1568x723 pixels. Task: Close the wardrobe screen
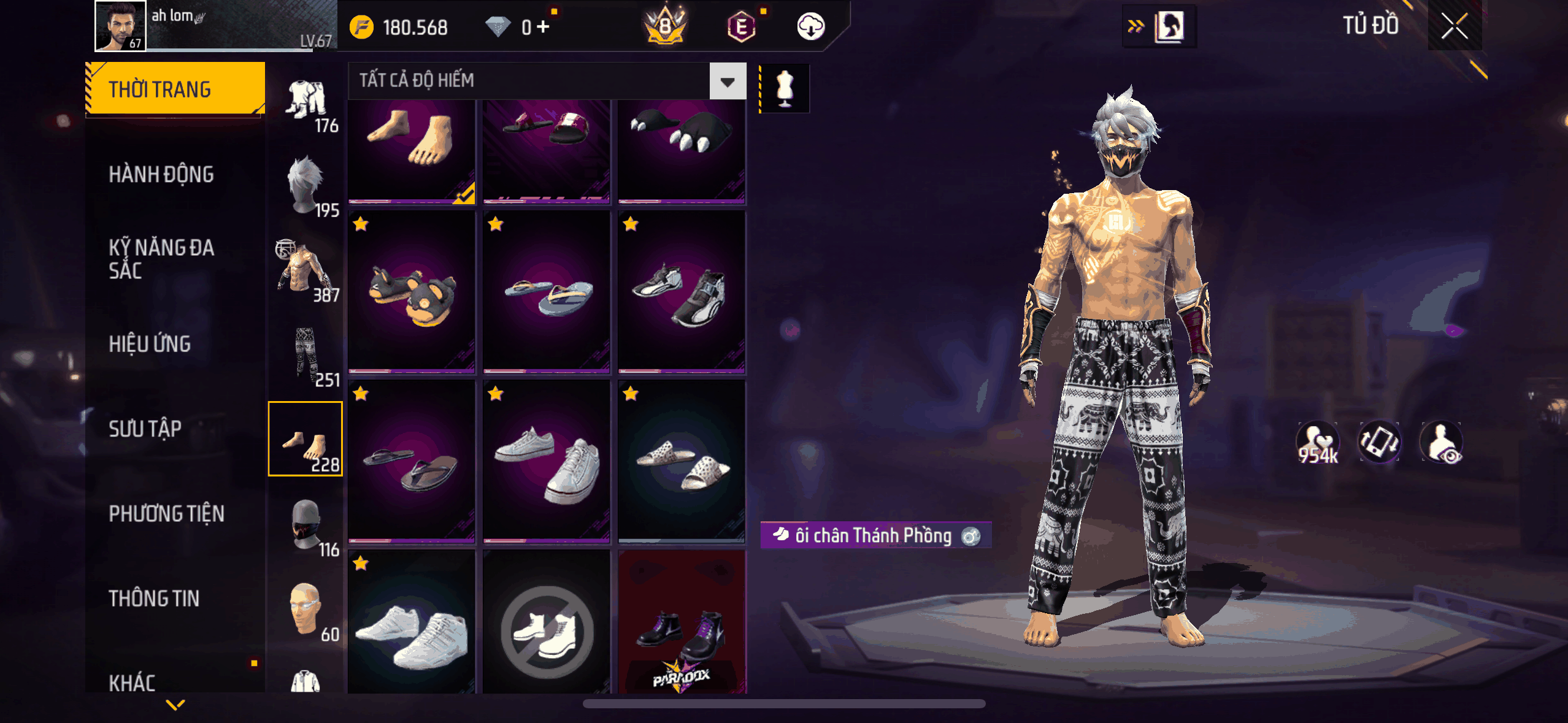[1454, 26]
